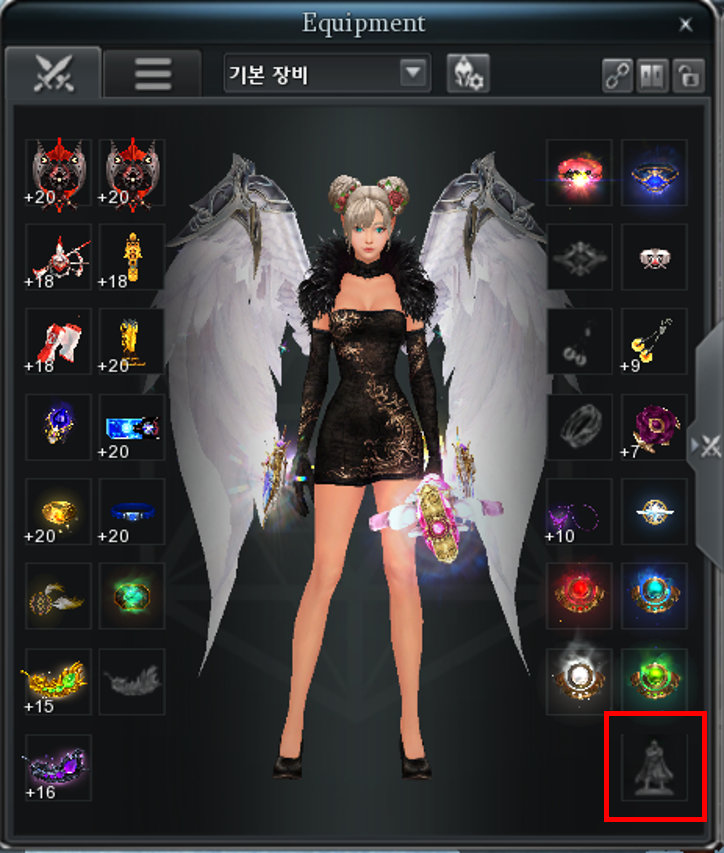The width and height of the screenshot is (724, 853).
Task: Select the red-and-white axe +18 slot
Action: [x=58, y=341]
